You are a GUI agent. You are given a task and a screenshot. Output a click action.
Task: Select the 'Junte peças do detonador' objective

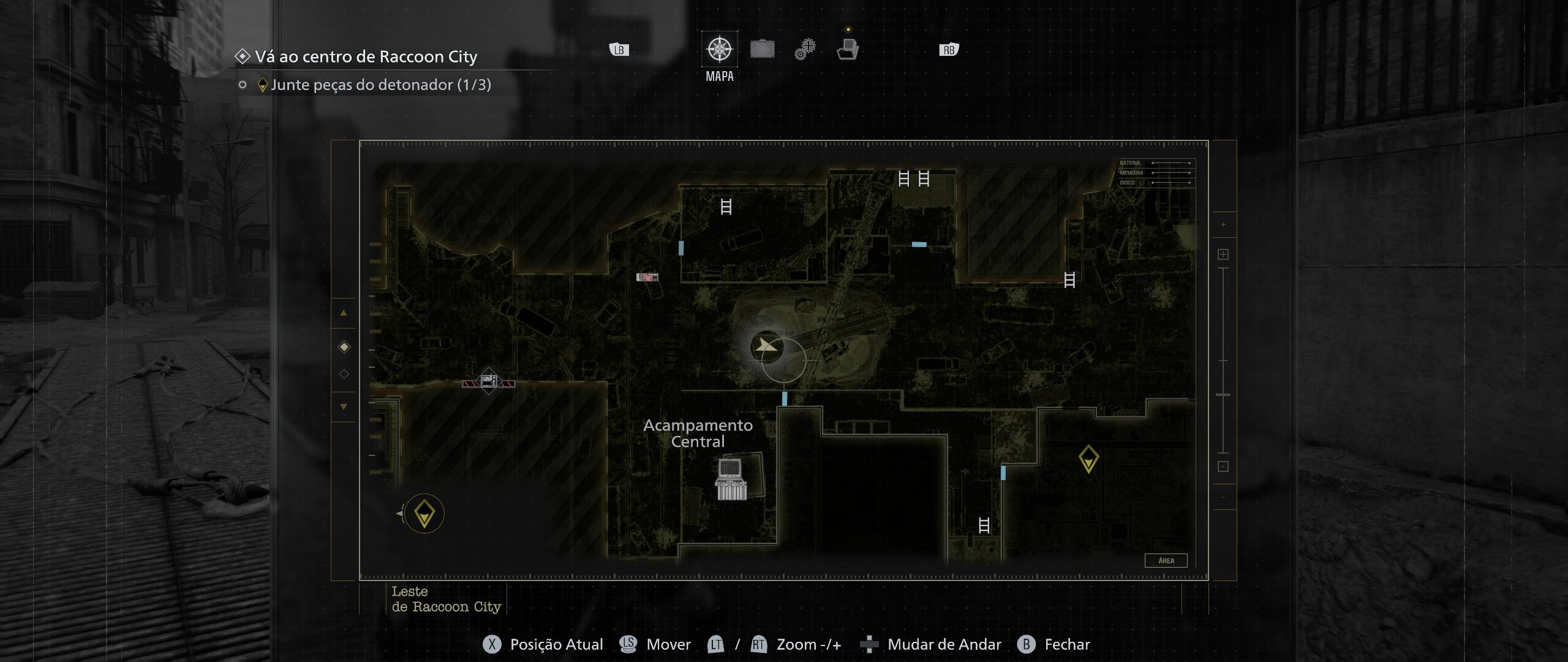(380, 85)
